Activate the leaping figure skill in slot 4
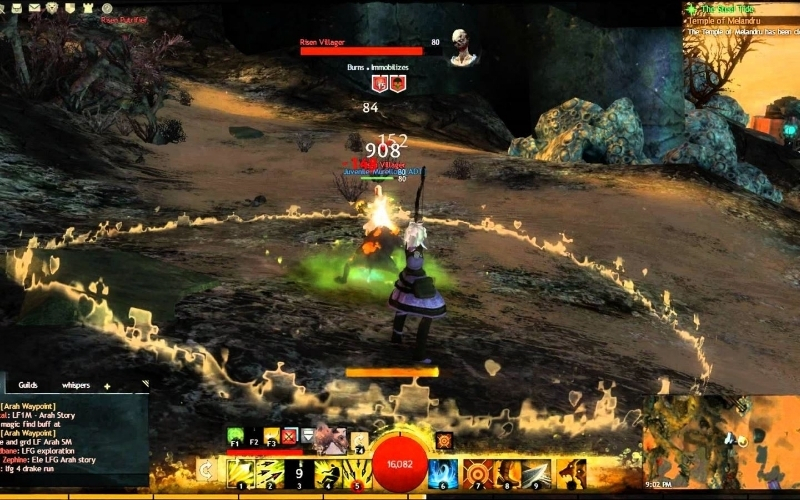Viewport: 800px width, 500px height. (329, 472)
